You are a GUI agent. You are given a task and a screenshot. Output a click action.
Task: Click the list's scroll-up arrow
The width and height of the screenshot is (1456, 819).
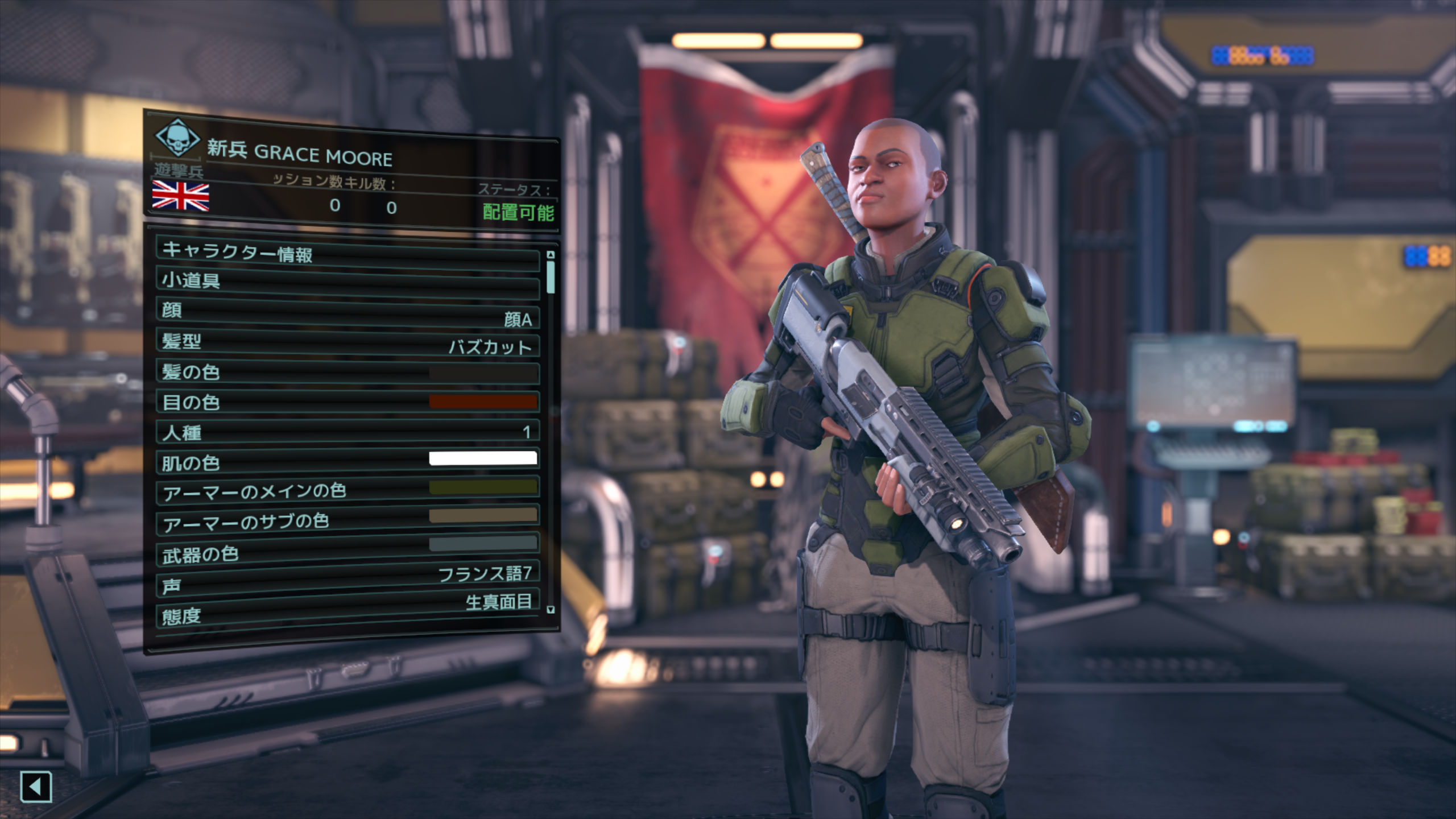(x=550, y=254)
